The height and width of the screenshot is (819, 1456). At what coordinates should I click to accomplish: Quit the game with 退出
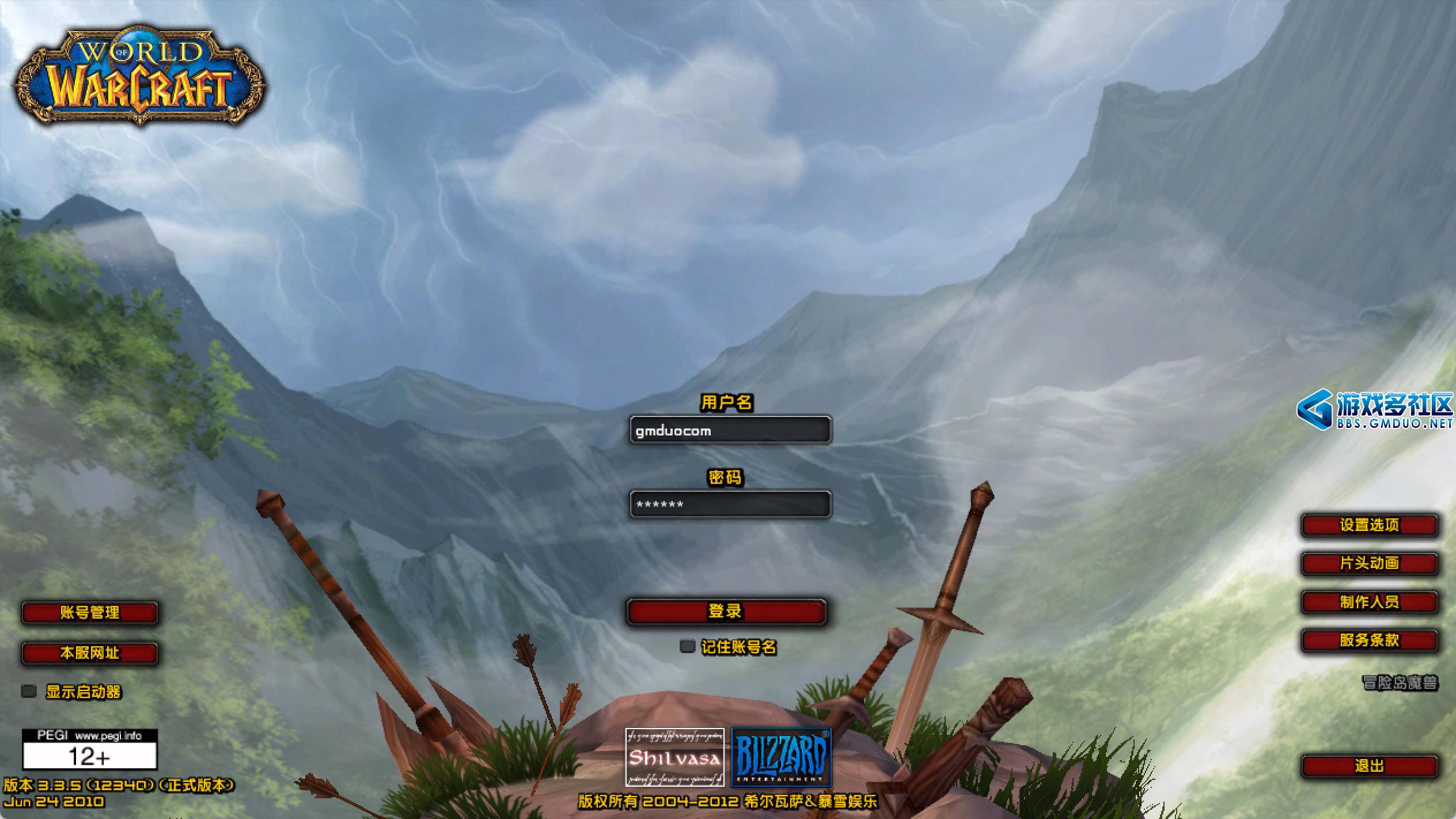click(x=1369, y=766)
